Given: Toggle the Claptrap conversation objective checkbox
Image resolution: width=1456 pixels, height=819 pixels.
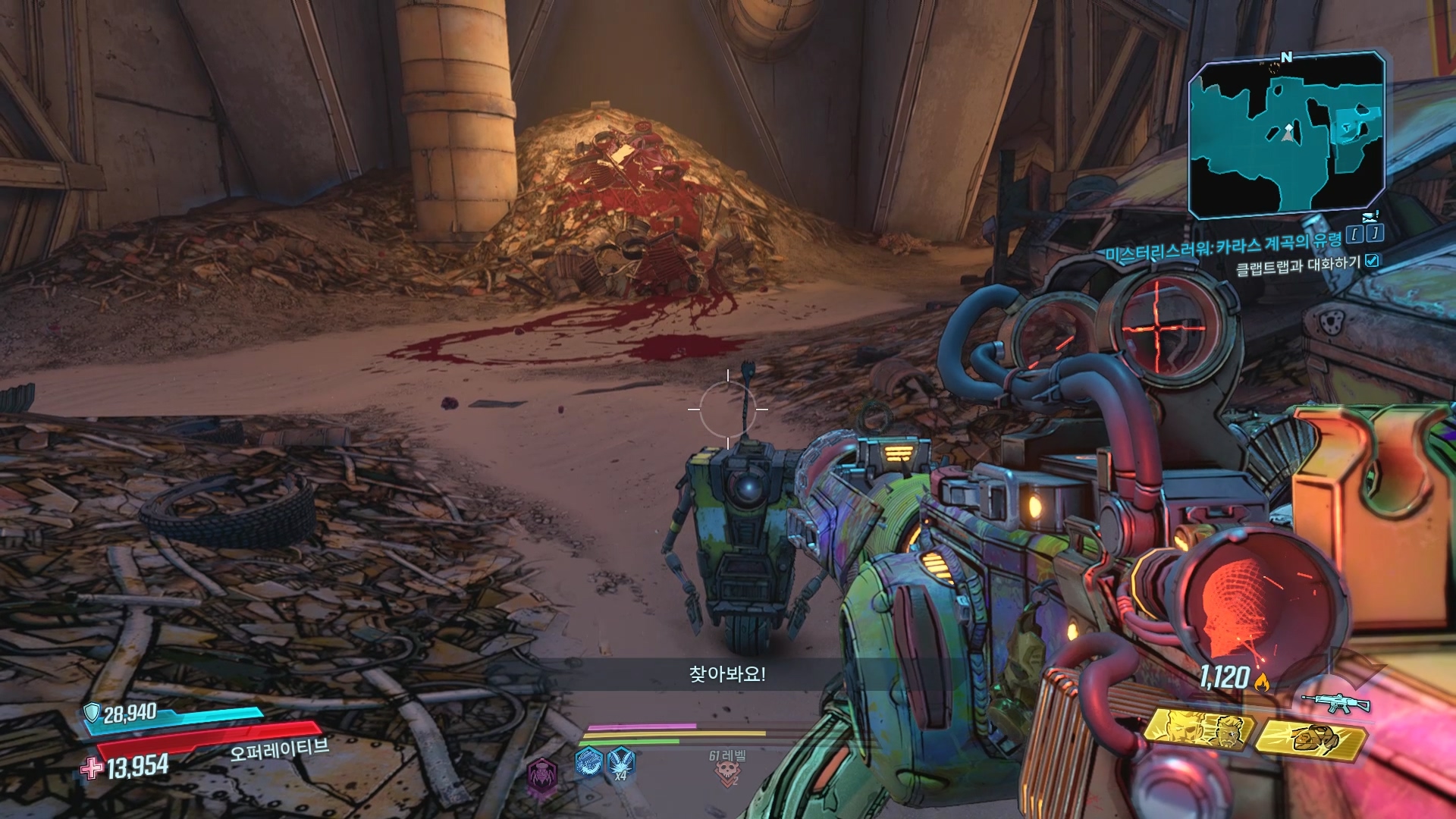Looking at the screenshot, I should click(1372, 261).
